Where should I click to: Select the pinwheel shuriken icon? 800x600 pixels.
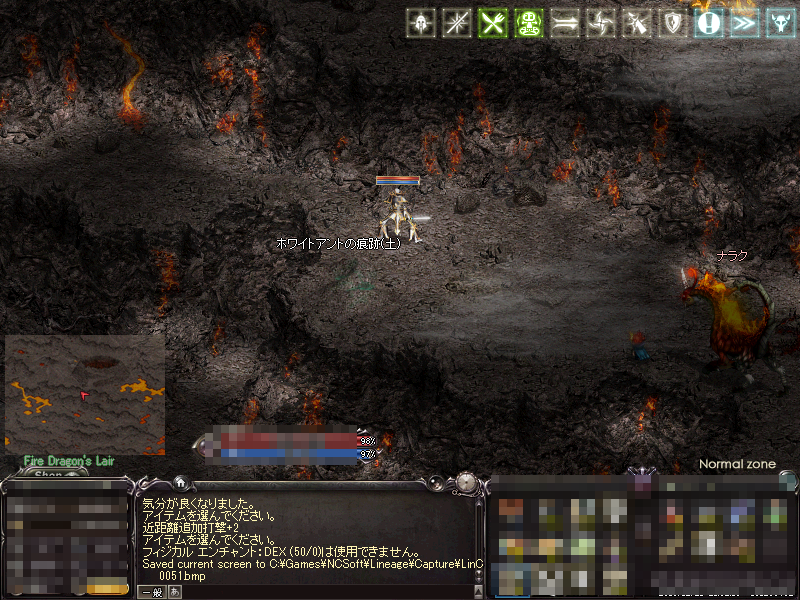coord(601,23)
